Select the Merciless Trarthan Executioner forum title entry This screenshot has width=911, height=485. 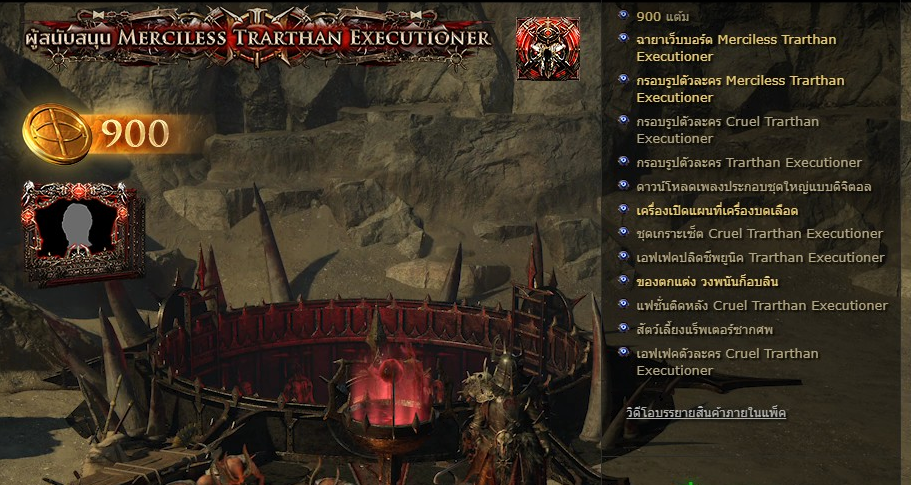735,48
